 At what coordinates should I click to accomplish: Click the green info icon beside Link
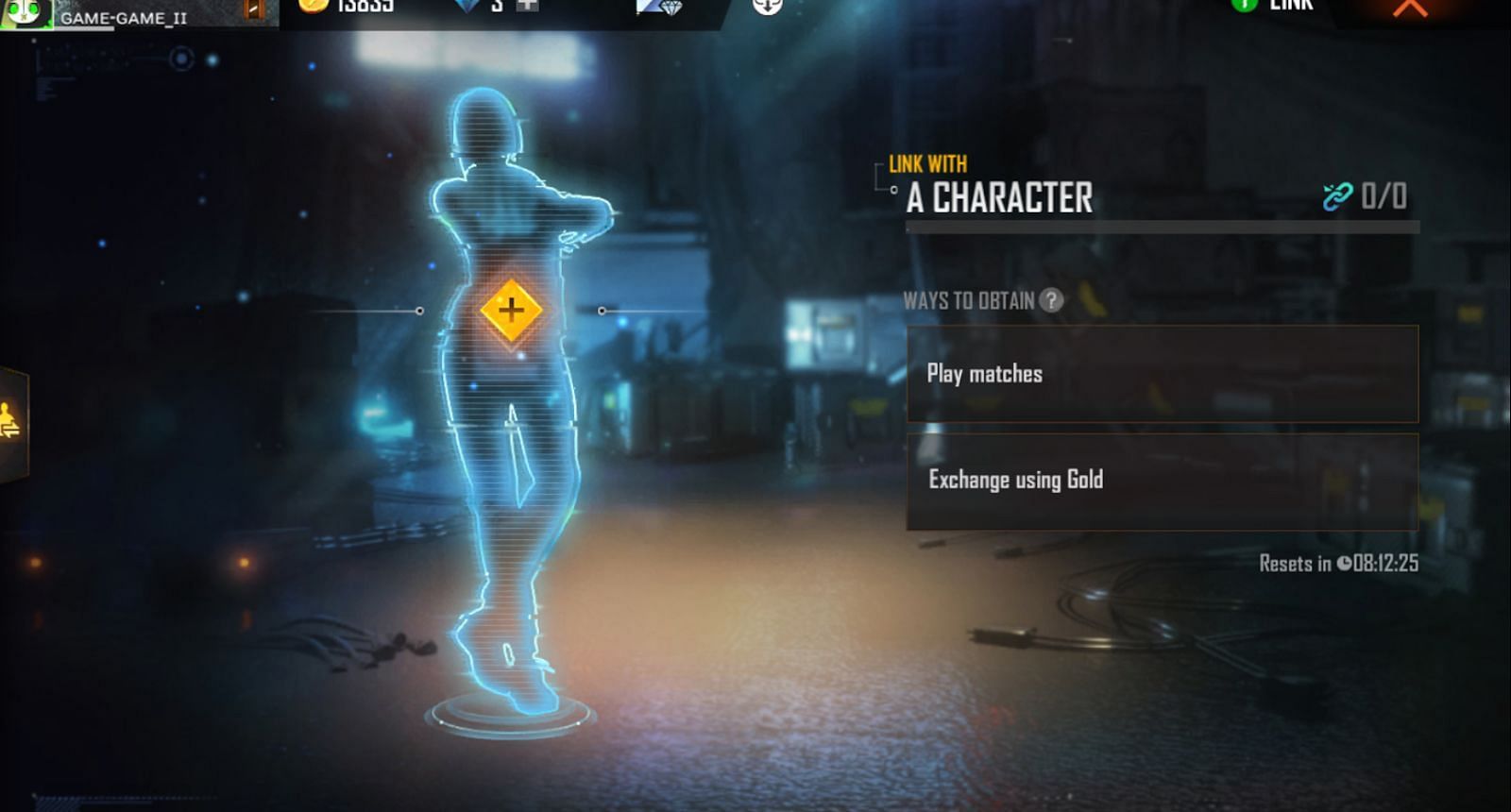pos(1244,5)
